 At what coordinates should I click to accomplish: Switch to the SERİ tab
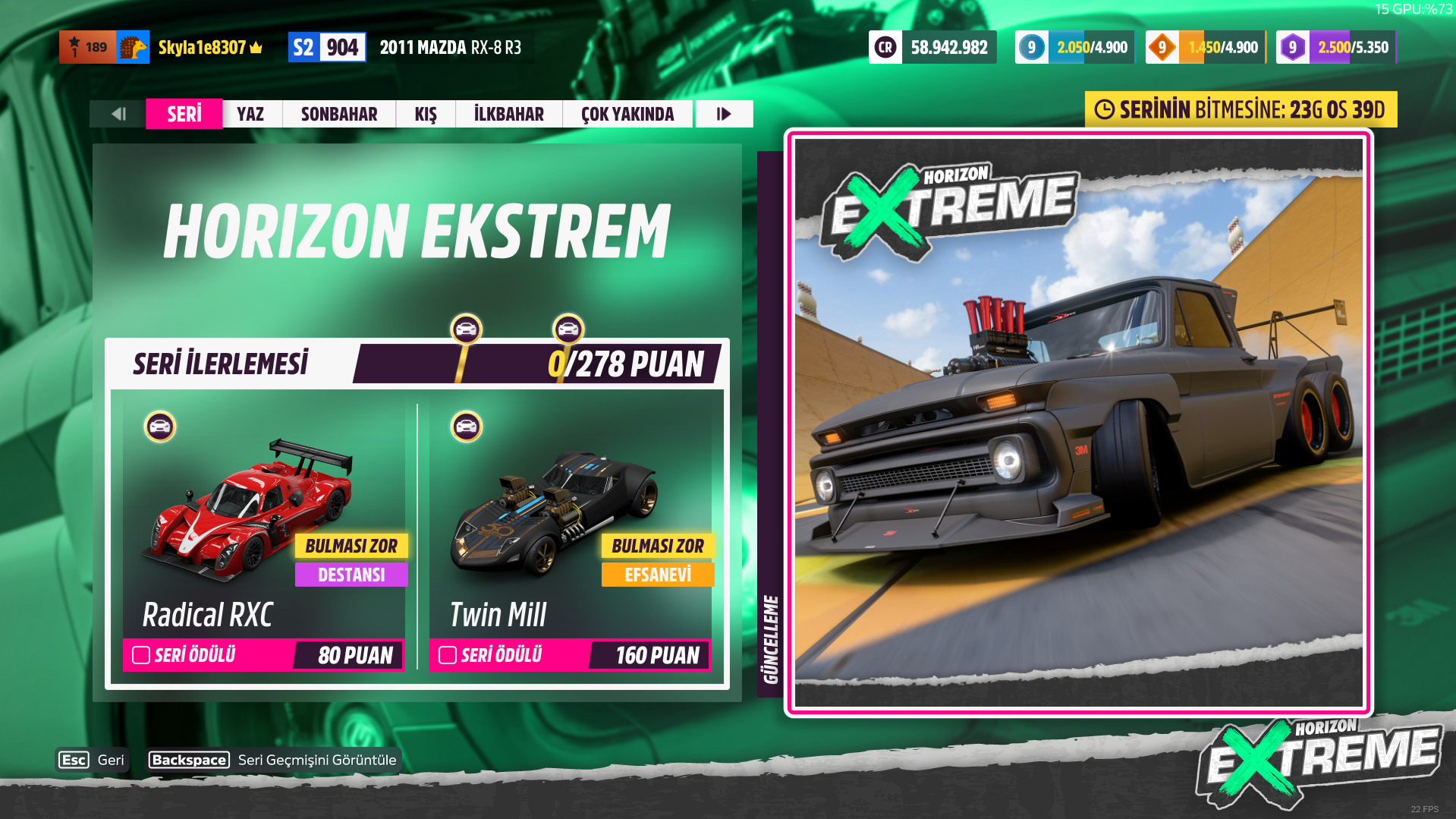point(184,114)
